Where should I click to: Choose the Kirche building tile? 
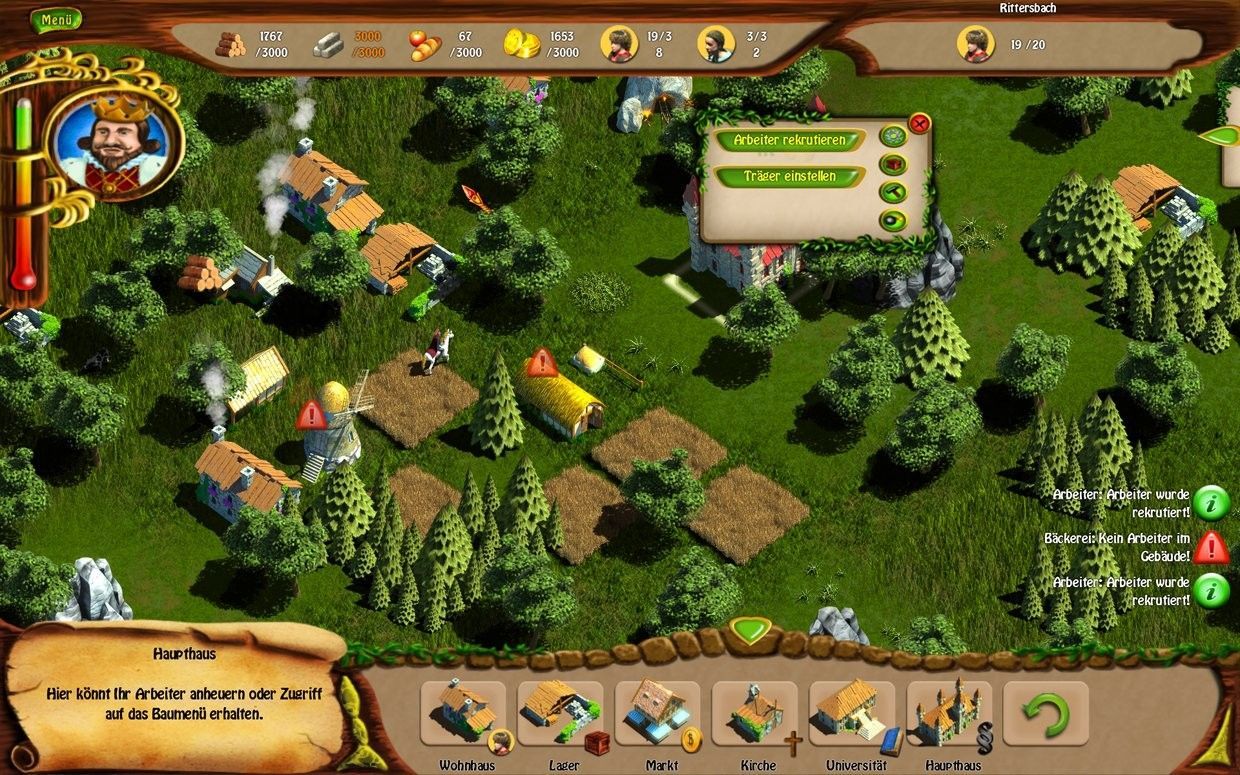point(756,713)
